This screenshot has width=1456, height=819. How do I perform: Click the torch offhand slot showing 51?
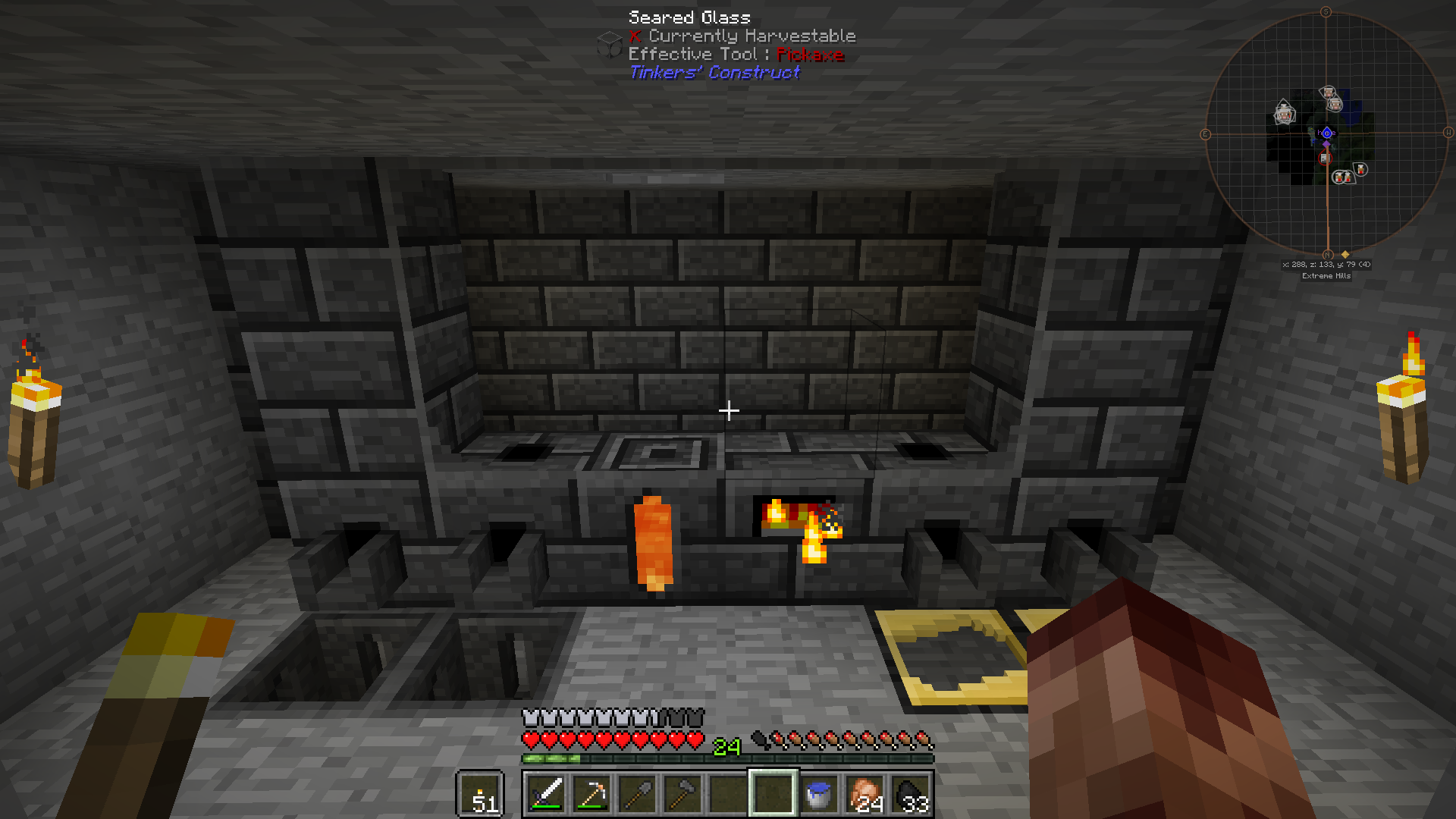(x=480, y=794)
